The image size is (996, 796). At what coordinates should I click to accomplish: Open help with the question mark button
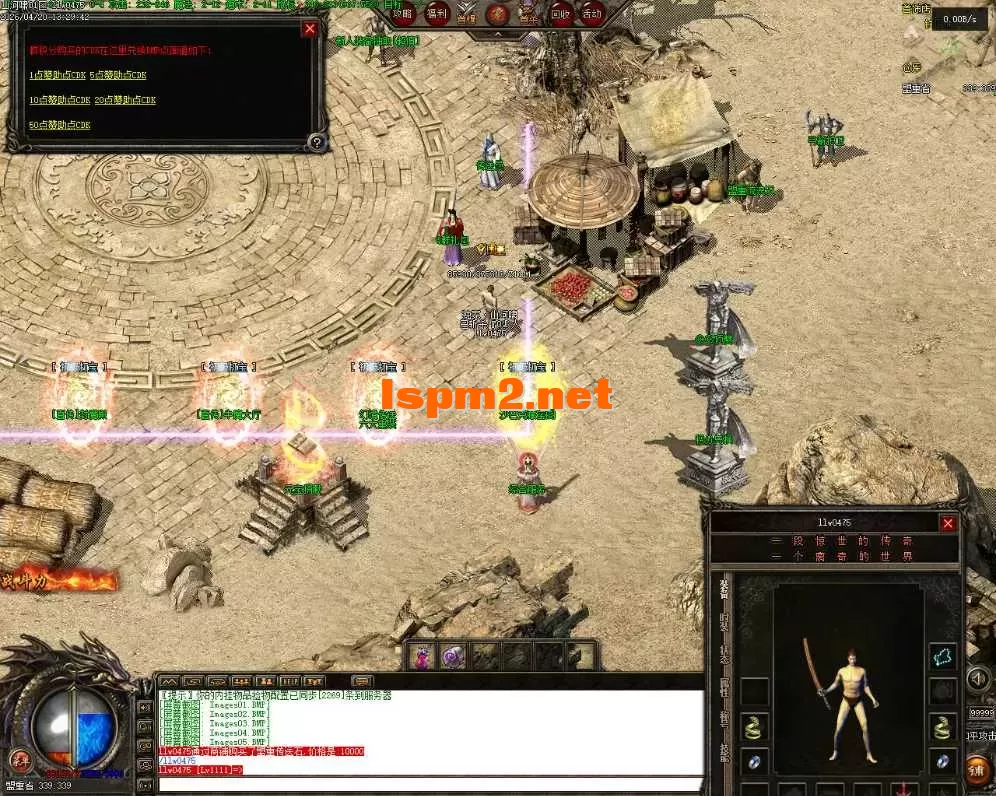(x=316, y=142)
